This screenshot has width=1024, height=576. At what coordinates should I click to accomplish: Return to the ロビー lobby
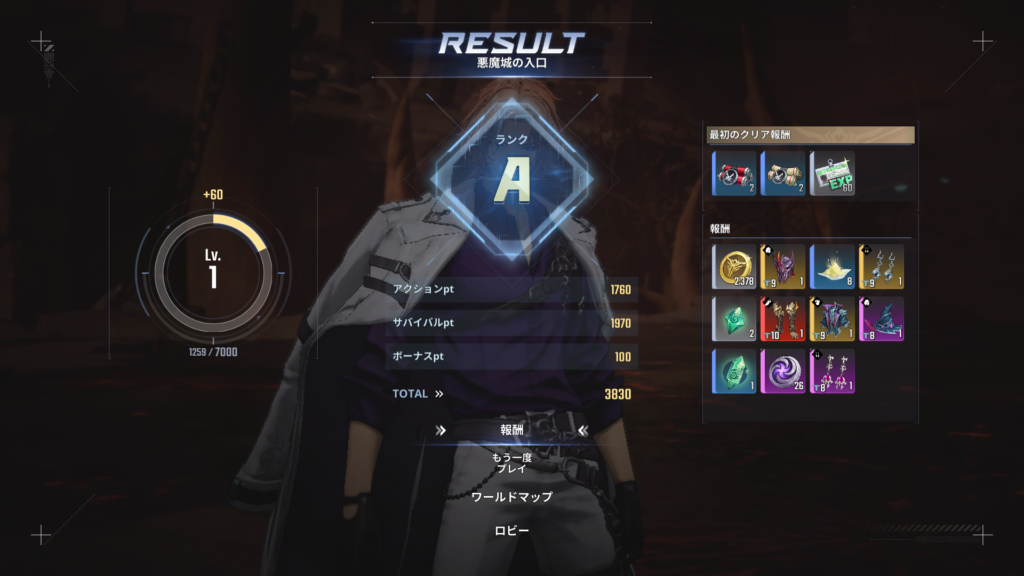pyautogui.click(x=512, y=530)
